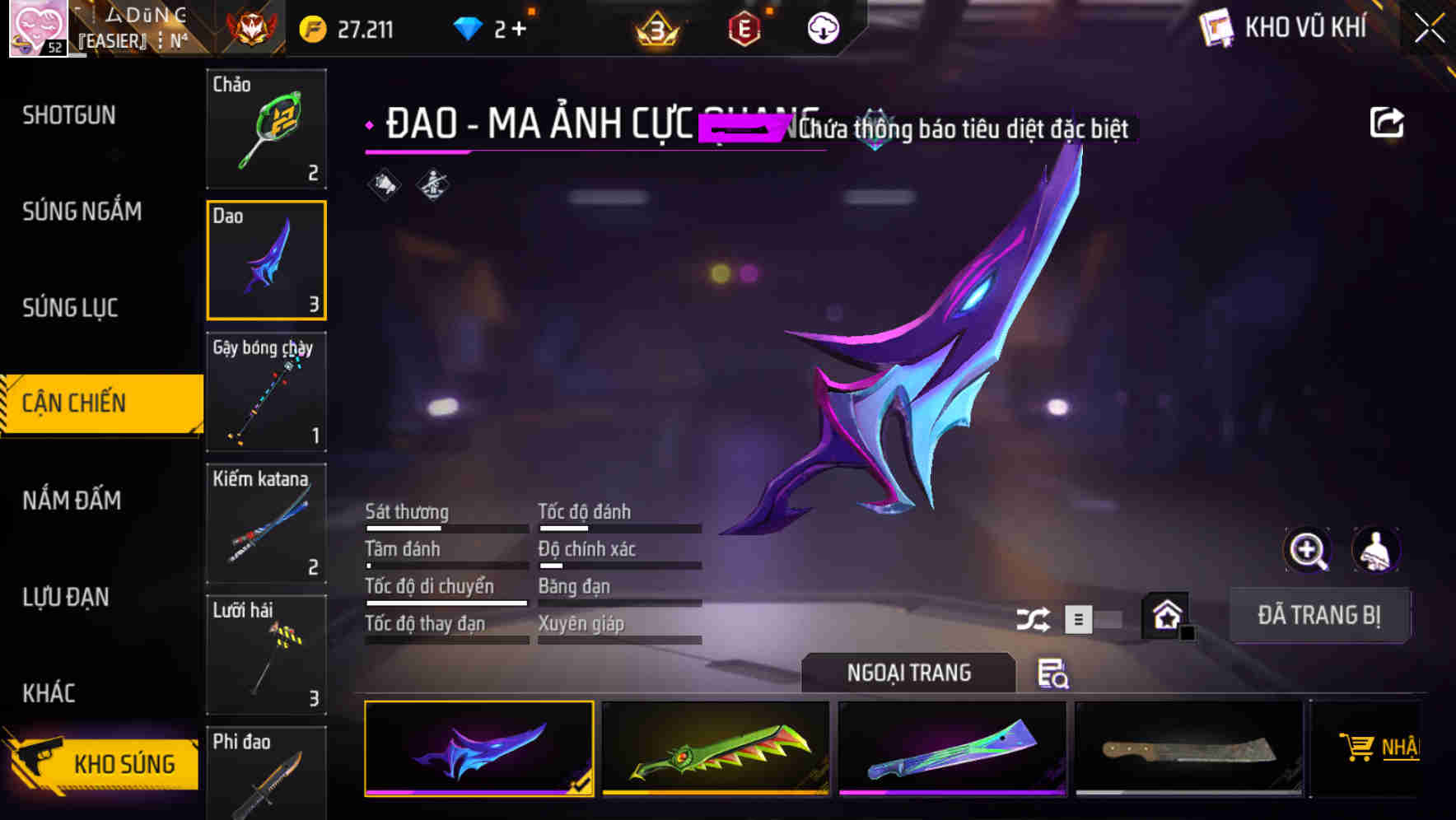Select the Dao weapon in the sidebar list
1456x820 pixels.
(266, 260)
